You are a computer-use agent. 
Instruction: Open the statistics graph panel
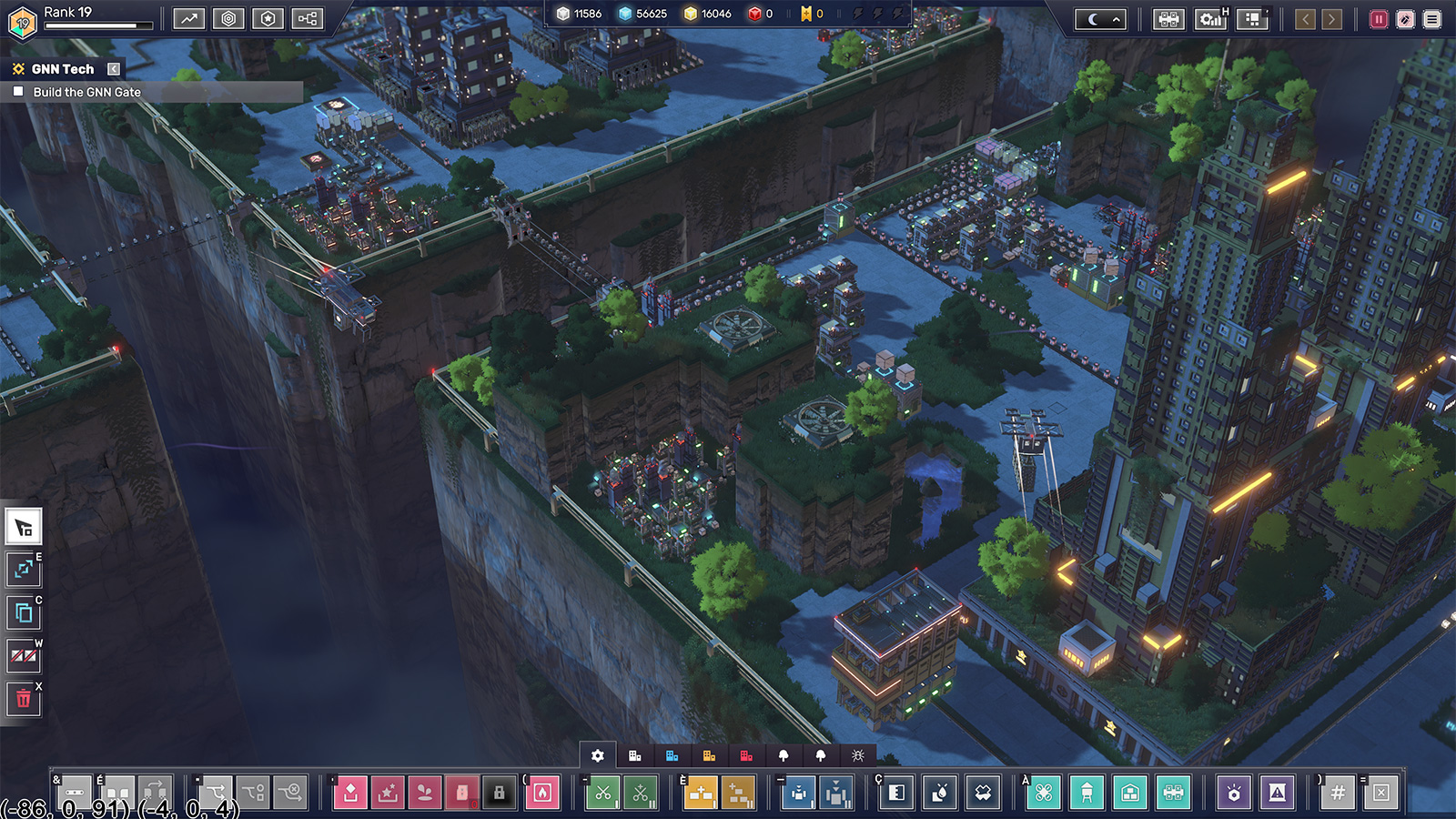pyautogui.click(x=188, y=19)
